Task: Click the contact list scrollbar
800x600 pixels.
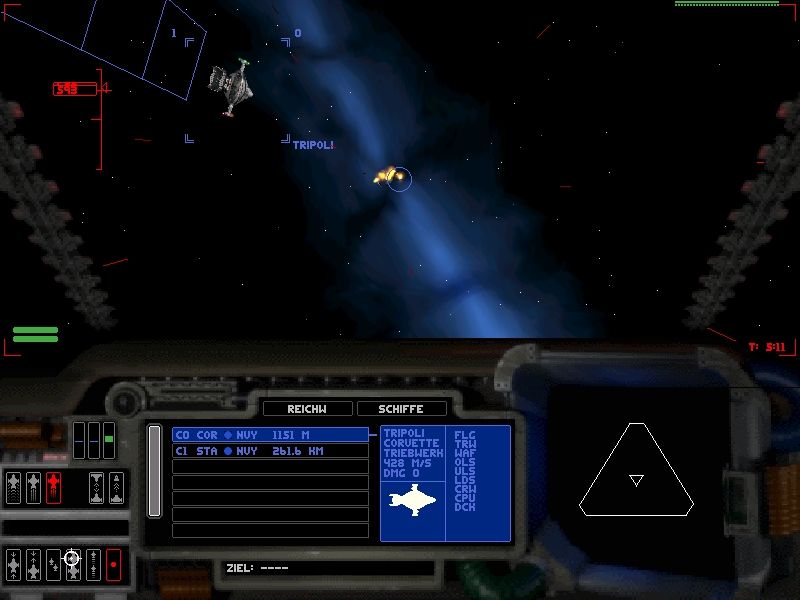Action: (x=154, y=471)
